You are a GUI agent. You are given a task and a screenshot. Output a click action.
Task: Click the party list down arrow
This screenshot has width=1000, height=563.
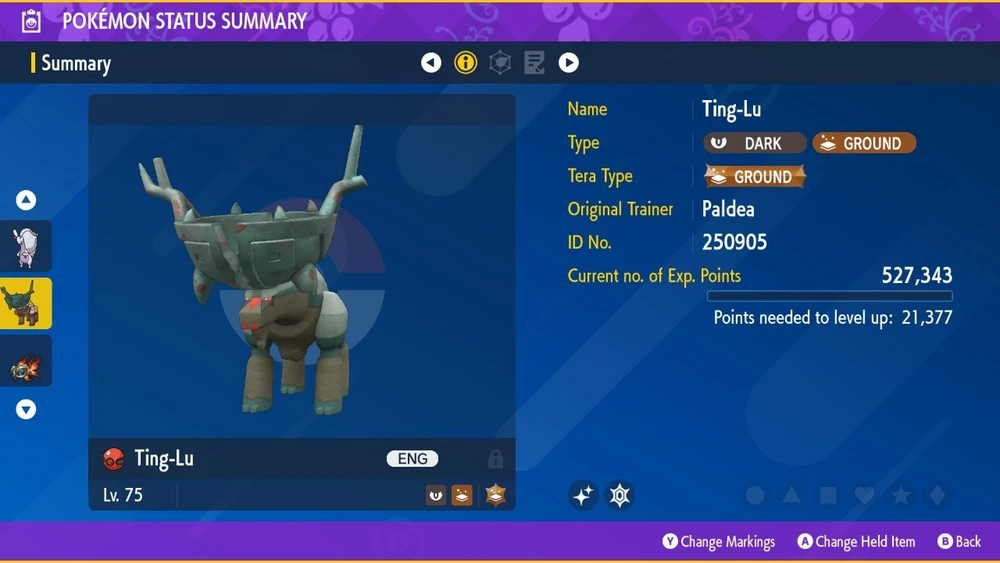click(26, 409)
